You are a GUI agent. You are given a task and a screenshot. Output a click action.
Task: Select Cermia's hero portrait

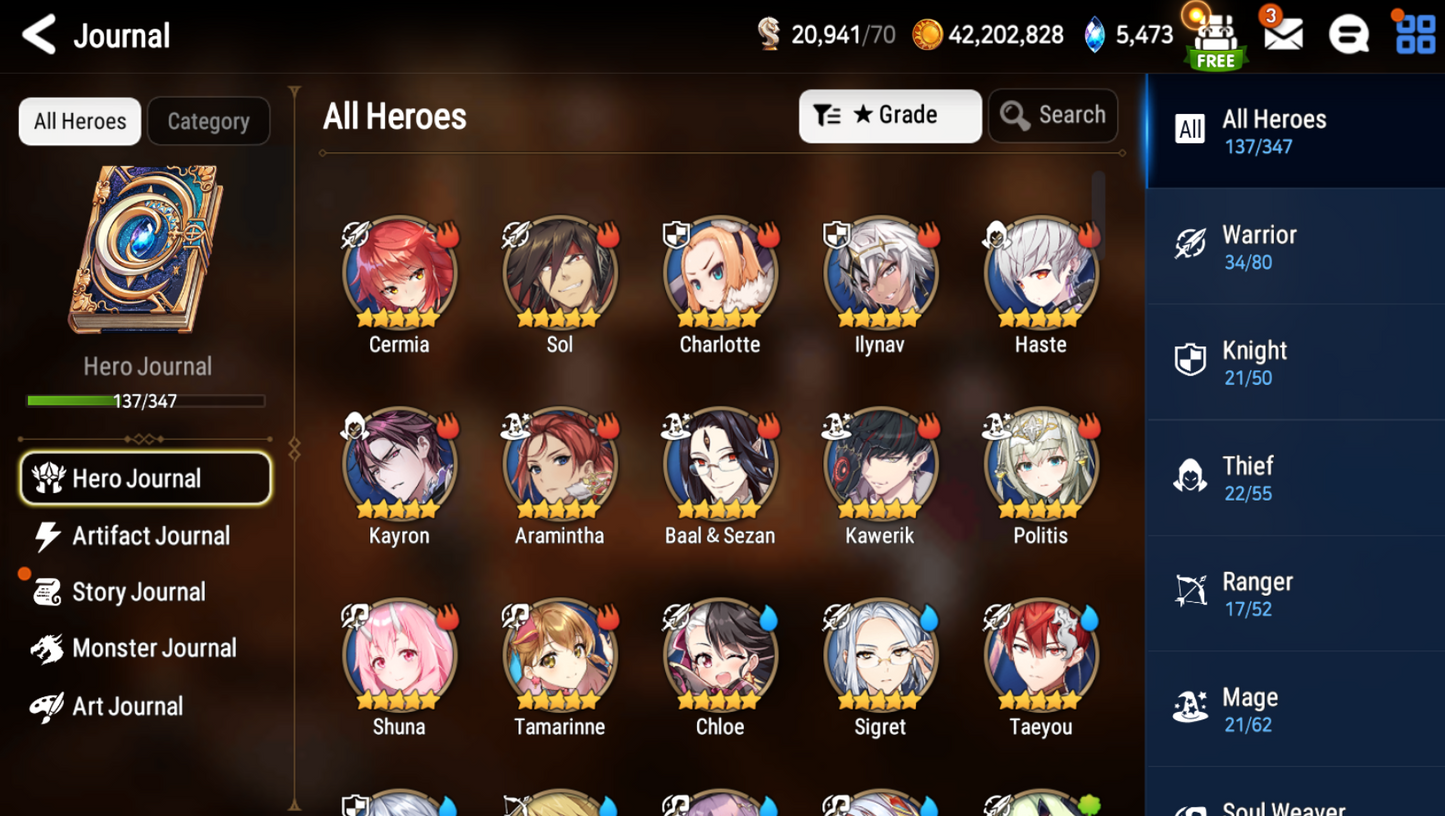point(399,270)
